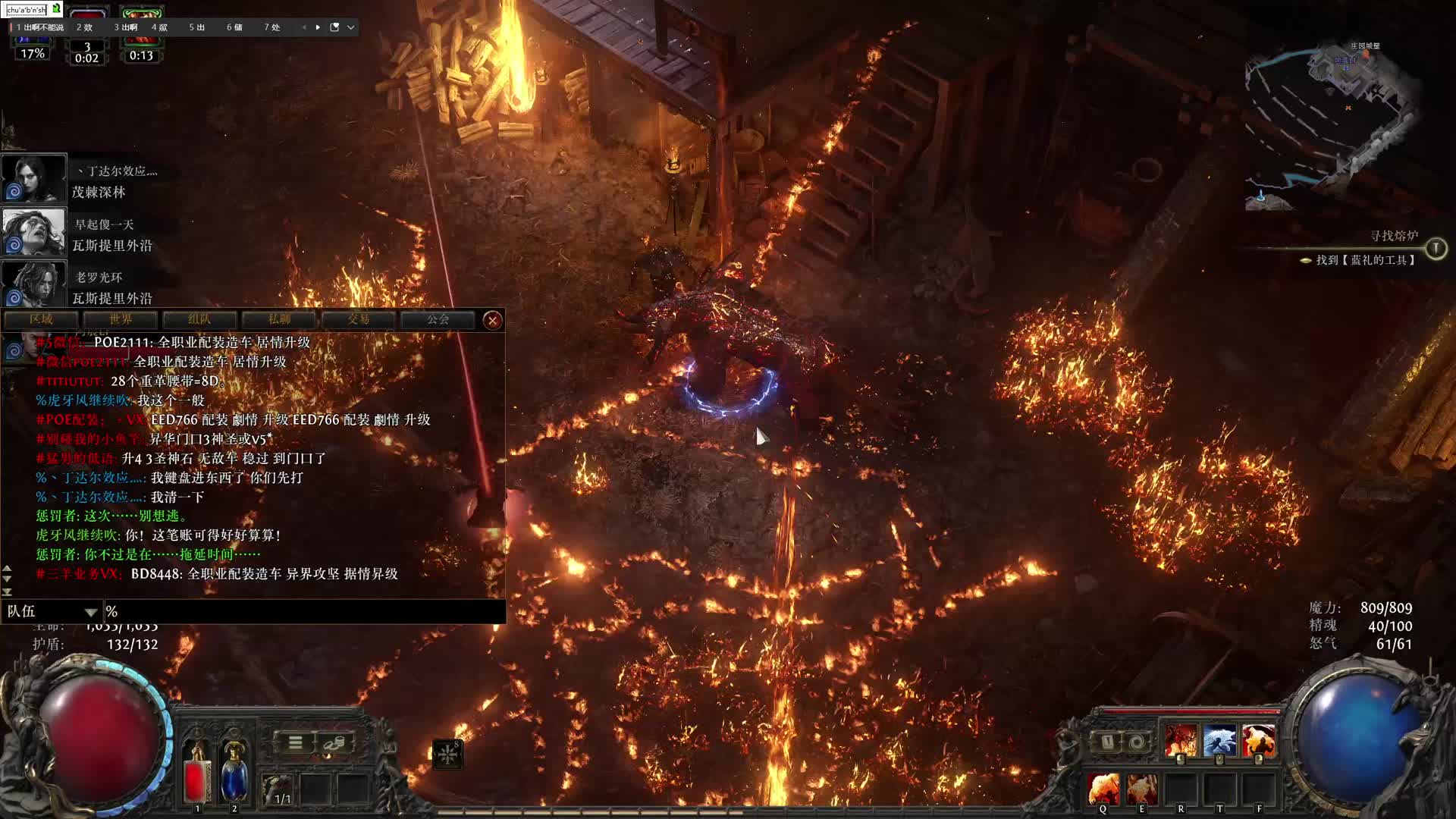Open the 区域 chat channel tab

[42, 320]
